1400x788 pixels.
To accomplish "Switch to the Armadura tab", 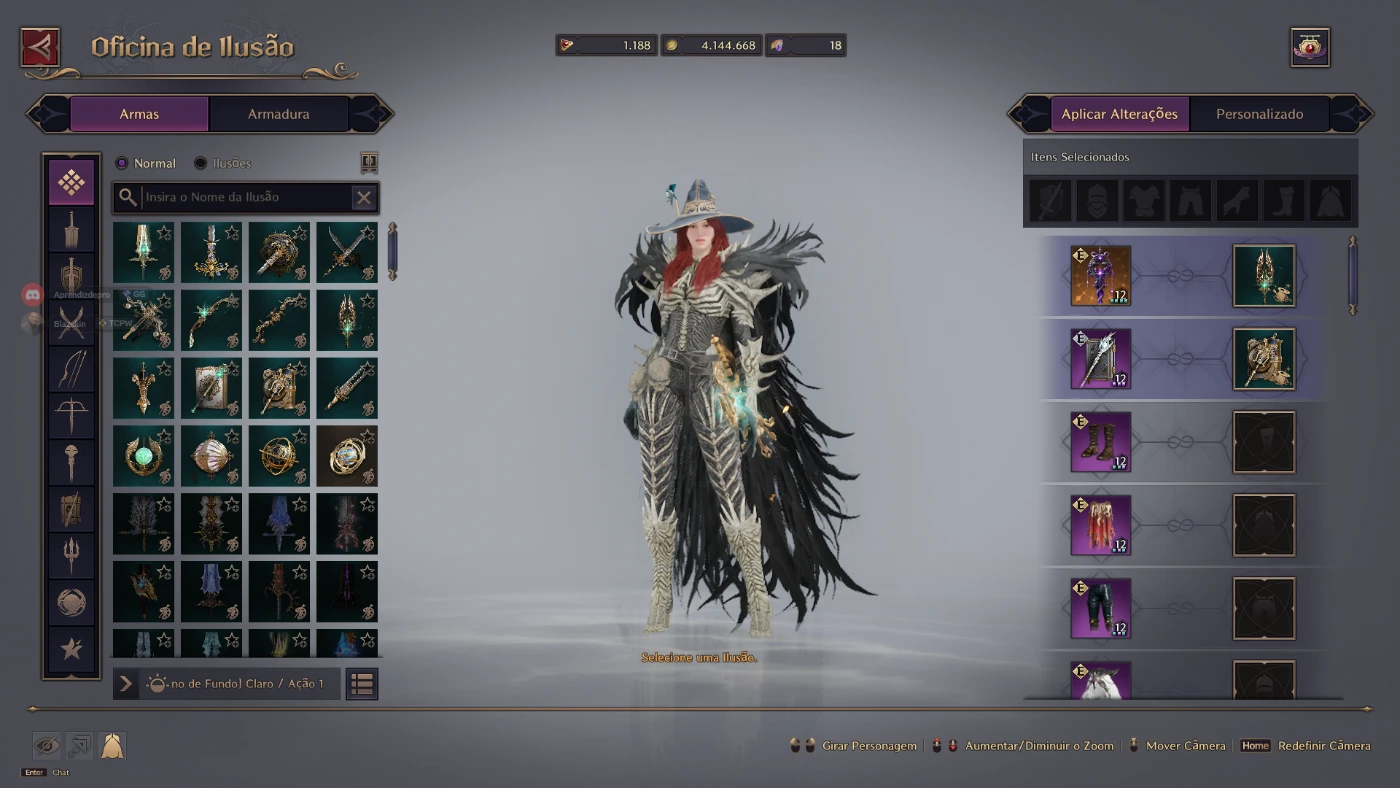I will click(278, 114).
